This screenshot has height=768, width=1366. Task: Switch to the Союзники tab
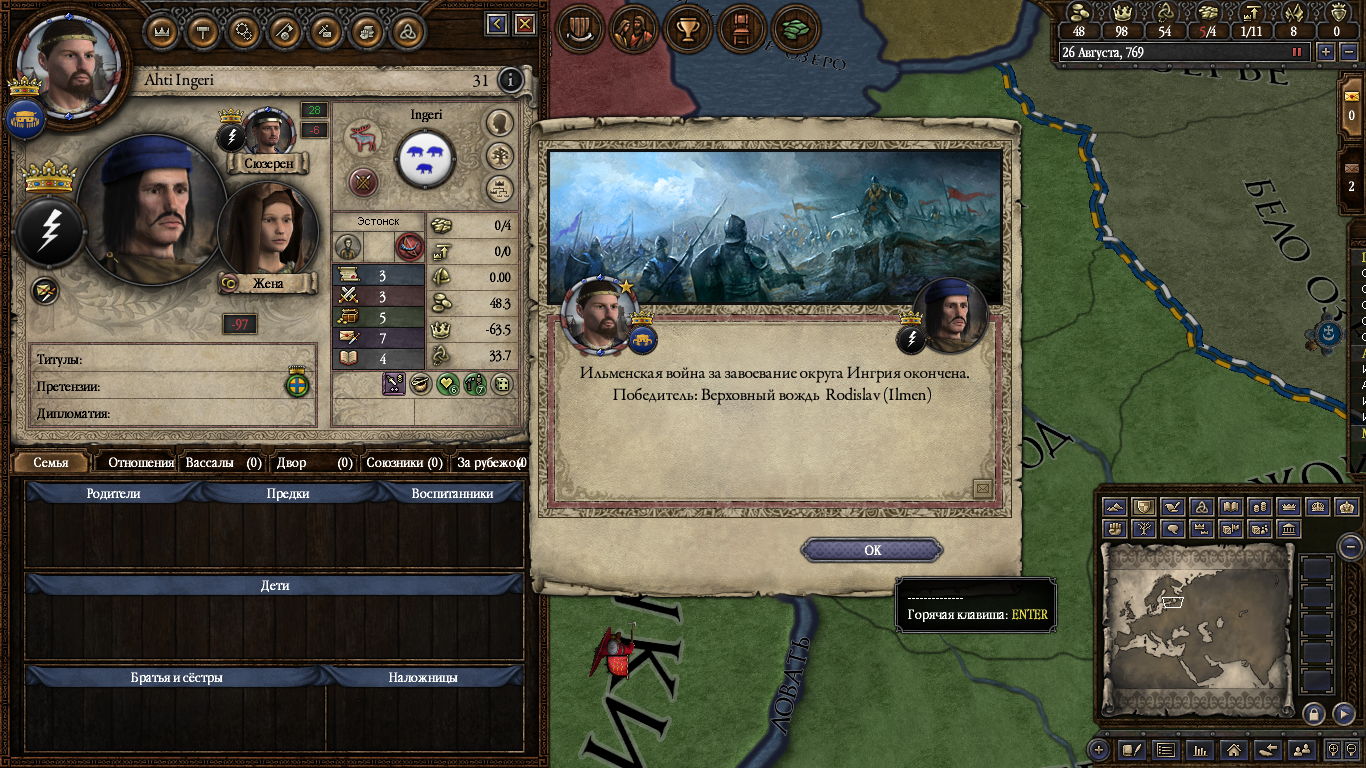pyautogui.click(x=404, y=463)
